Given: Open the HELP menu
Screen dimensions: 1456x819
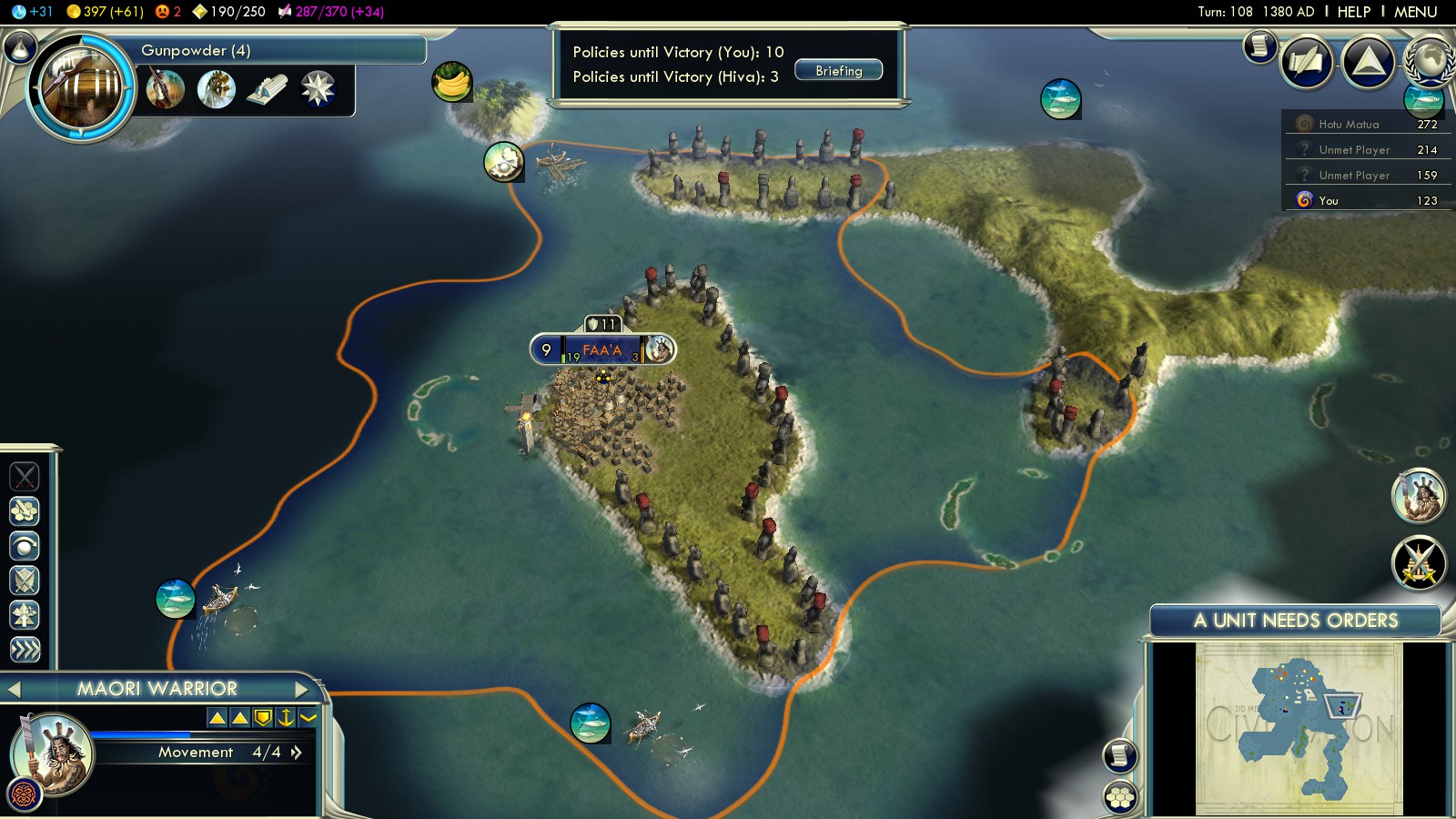Looking at the screenshot, I should click(x=1353, y=12).
